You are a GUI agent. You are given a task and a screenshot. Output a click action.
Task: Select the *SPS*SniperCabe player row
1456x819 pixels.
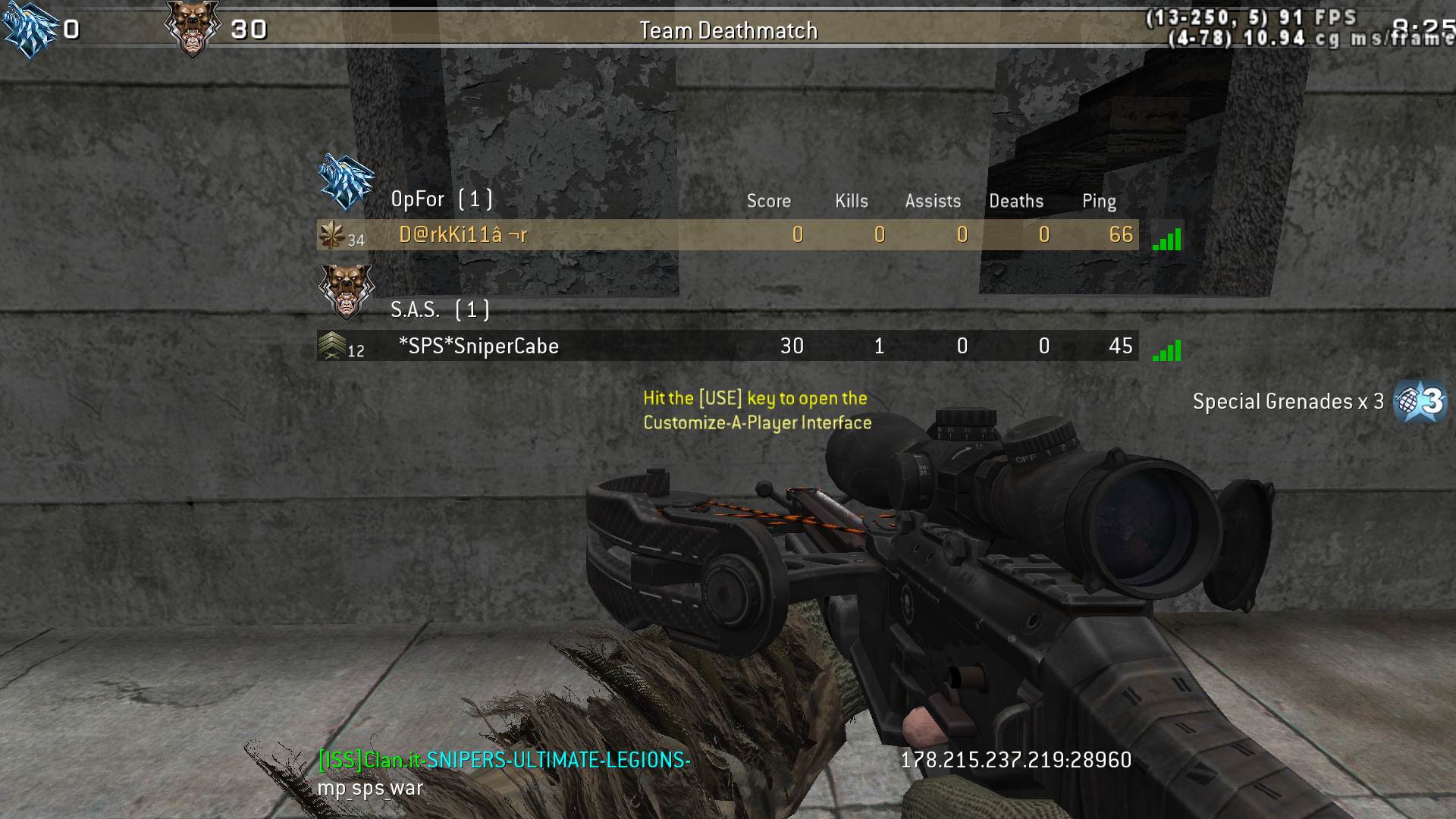(726, 346)
